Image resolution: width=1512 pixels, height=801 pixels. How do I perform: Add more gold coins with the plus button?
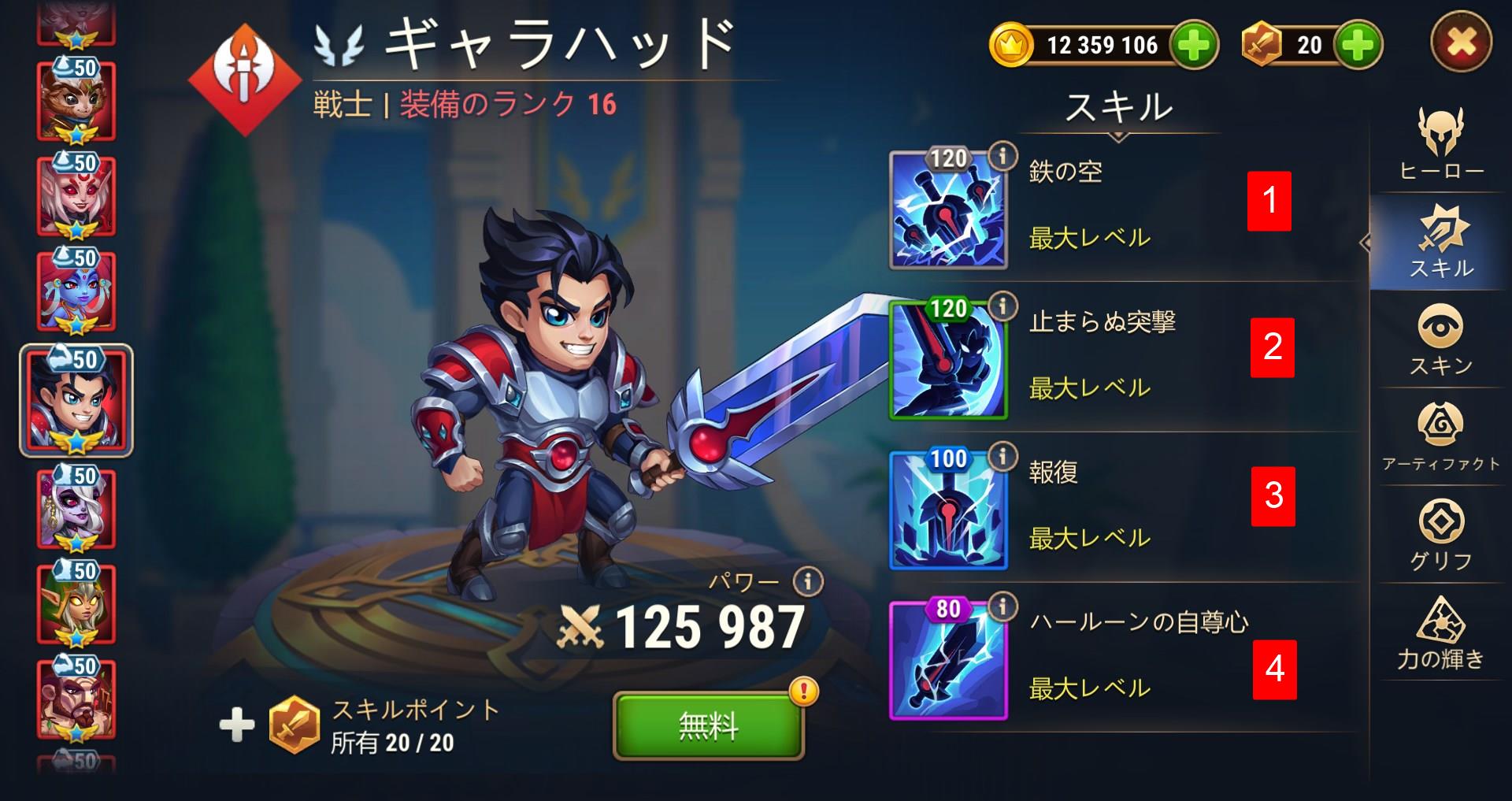point(1194,45)
